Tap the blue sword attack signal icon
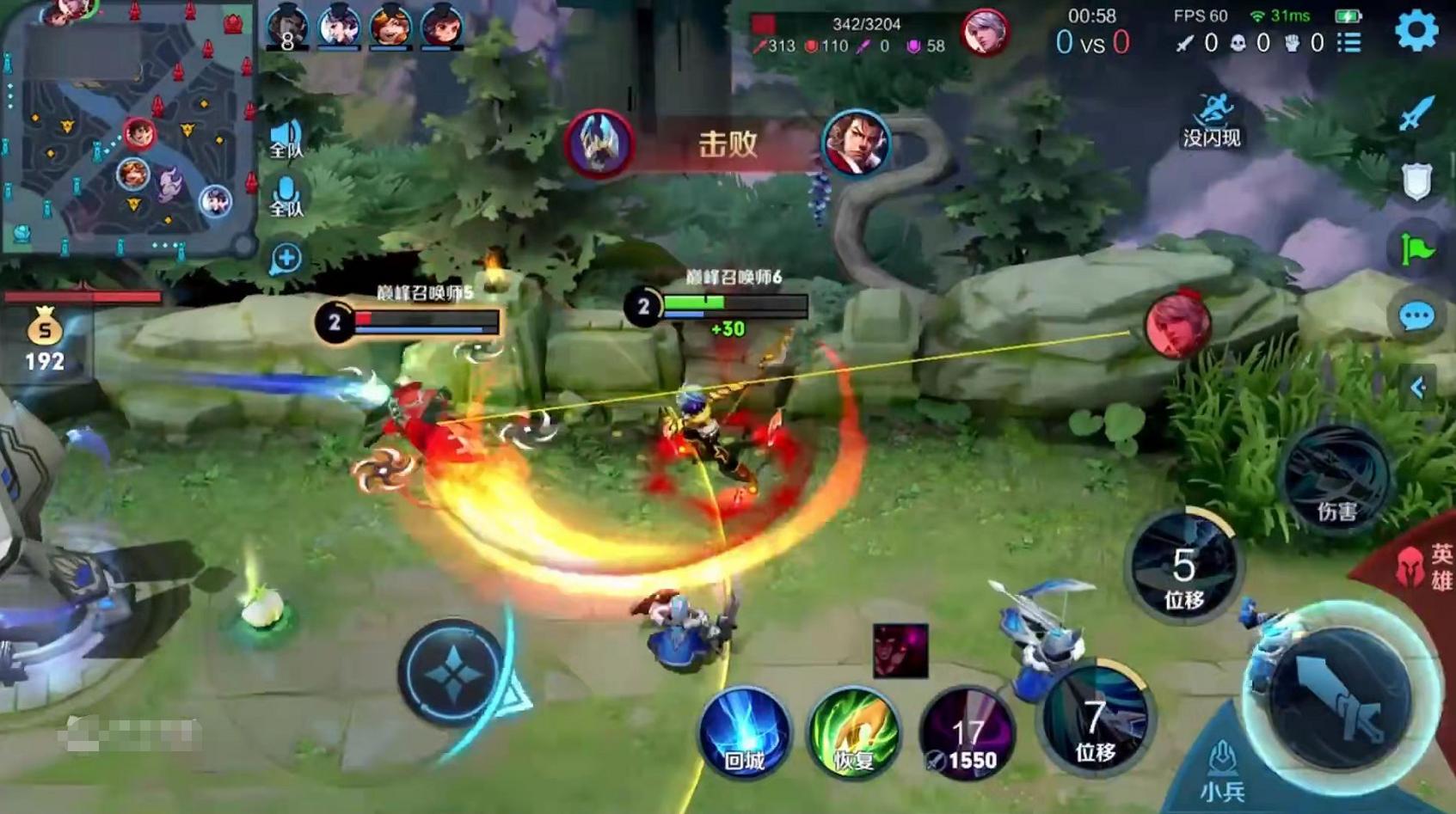This screenshot has width=1456, height=814. click(1416, 113)
